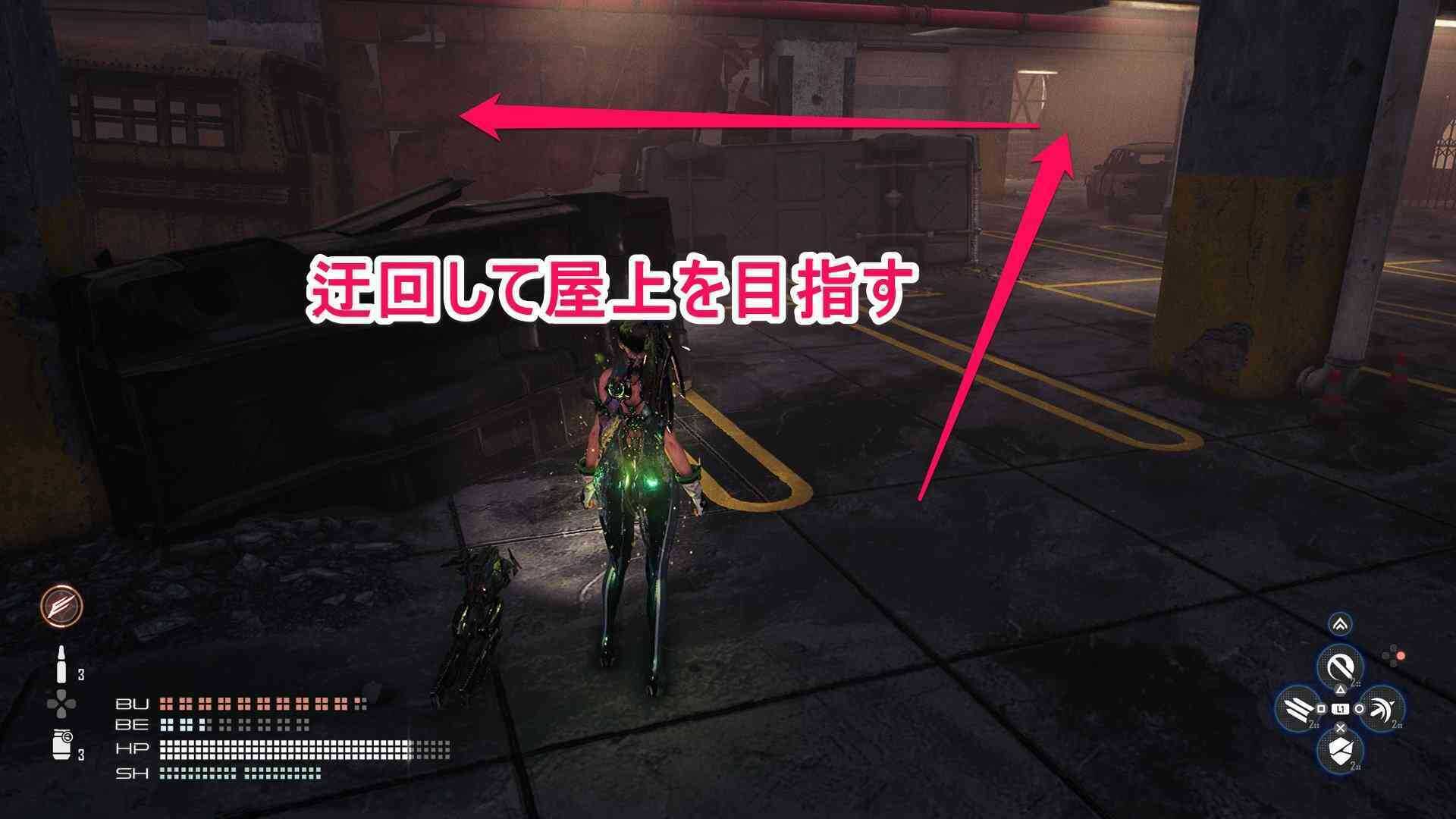Click the grenade canister icon showing count 3
1456x819 pixels.
click(x=62, y=743)
